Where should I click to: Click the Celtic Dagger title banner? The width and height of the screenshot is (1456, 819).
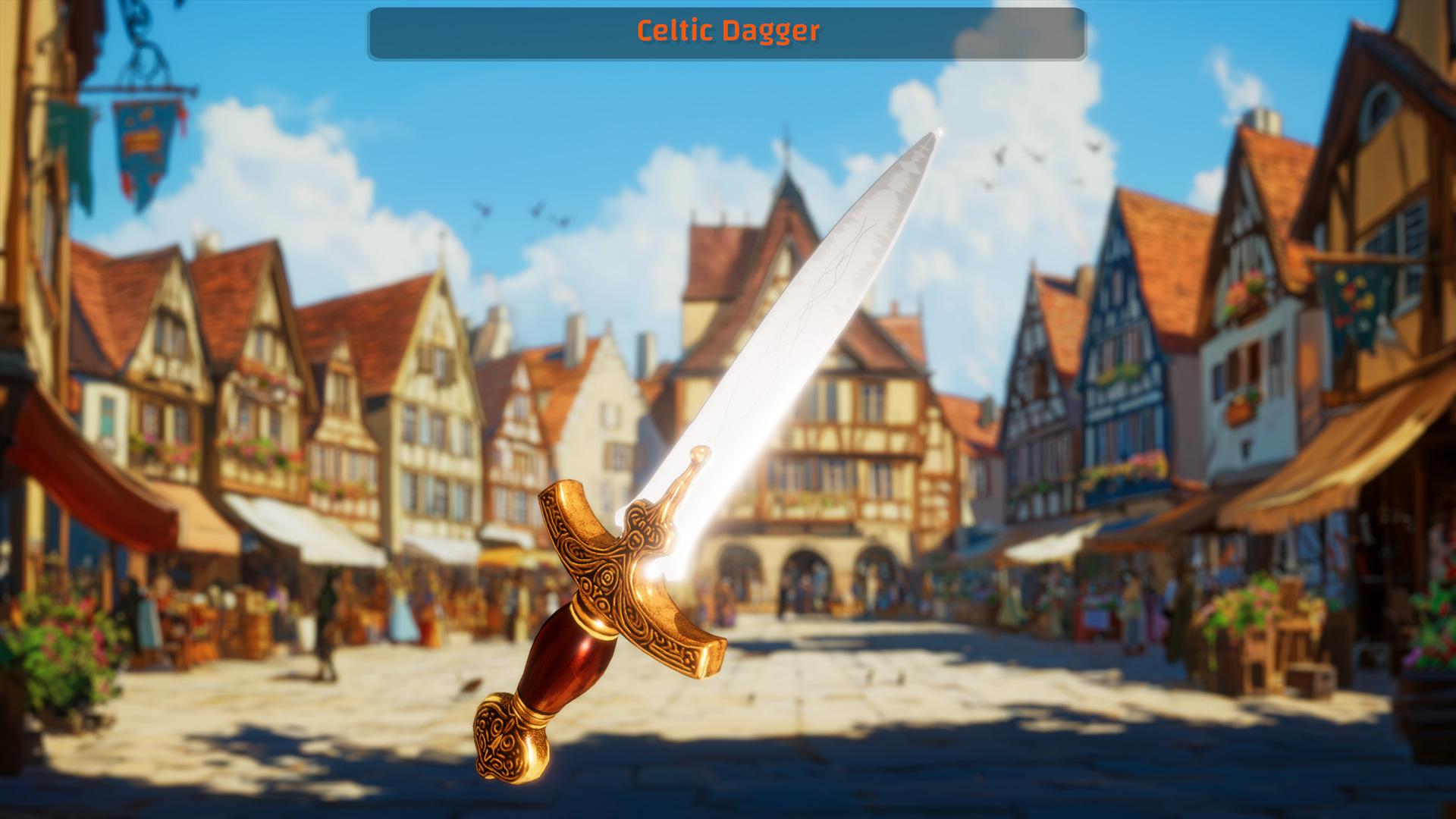tap(728, 32)
